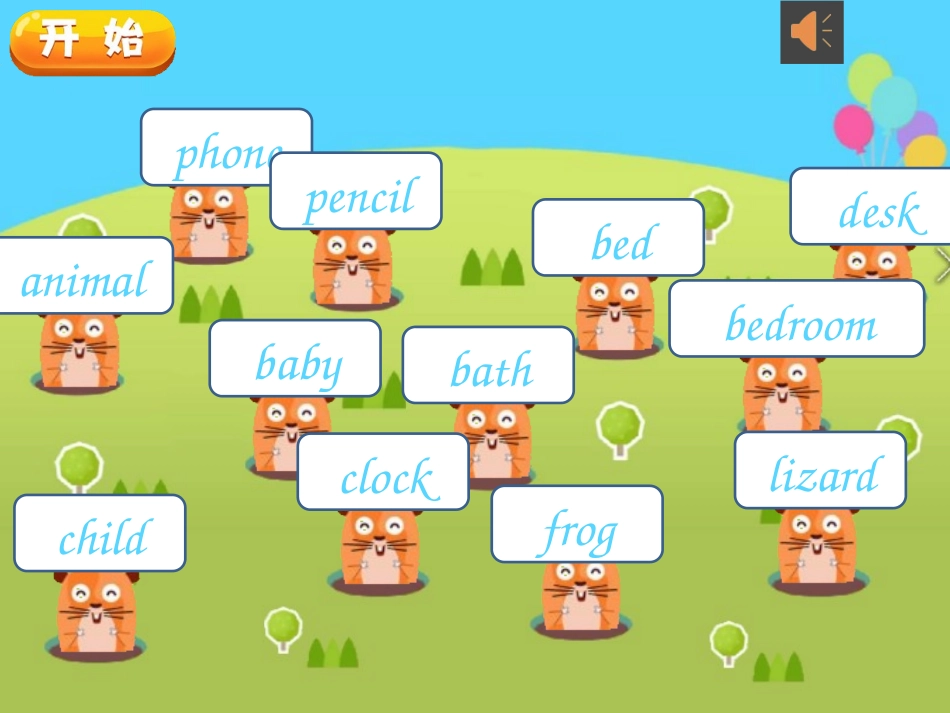Pick the "bath" word card
Image resolution: width=950 pixels, height=713 pixels.
click(488, 365)
